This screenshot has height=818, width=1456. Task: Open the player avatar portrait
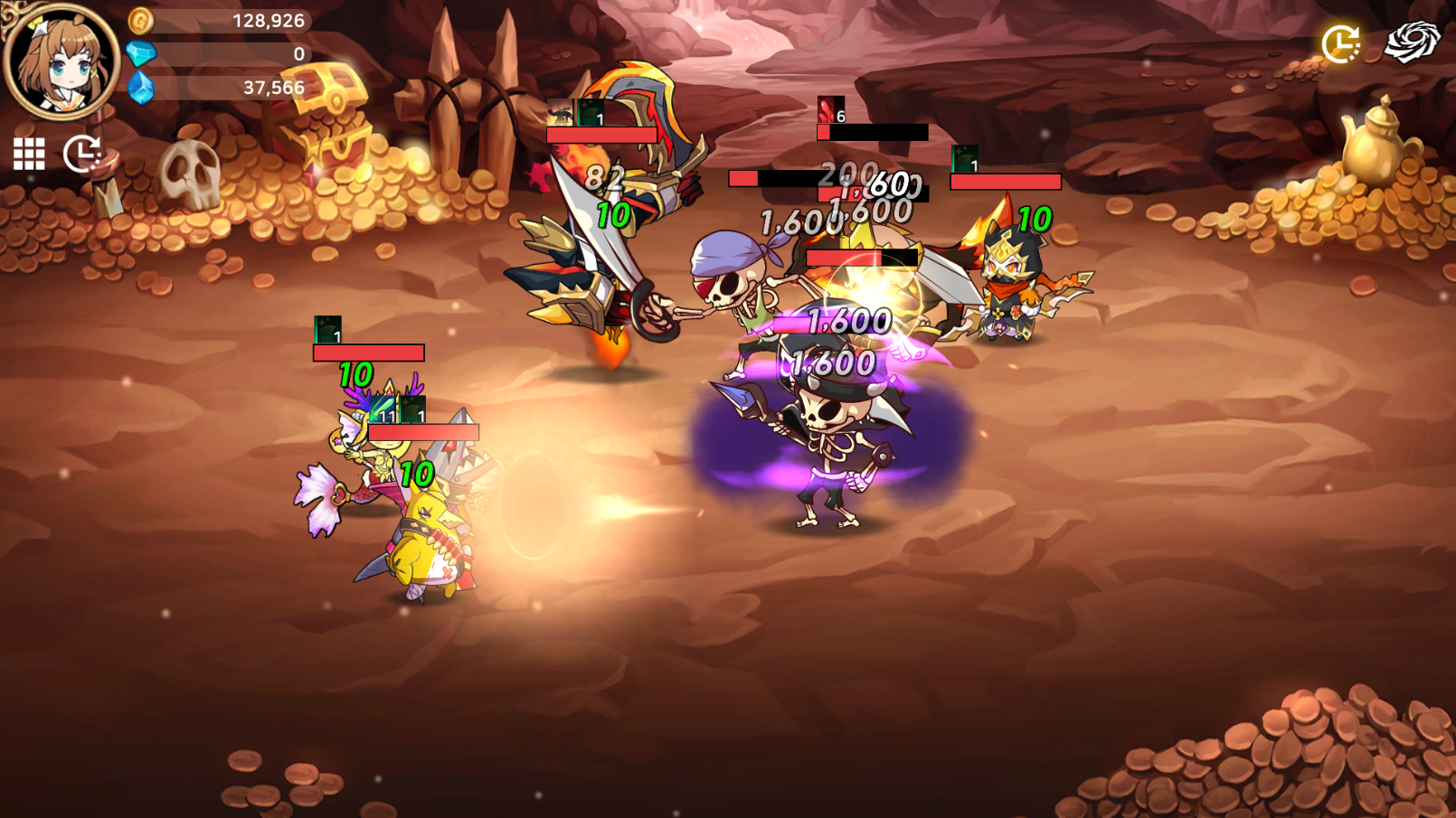pyautogui.click(x=61, y=61)
